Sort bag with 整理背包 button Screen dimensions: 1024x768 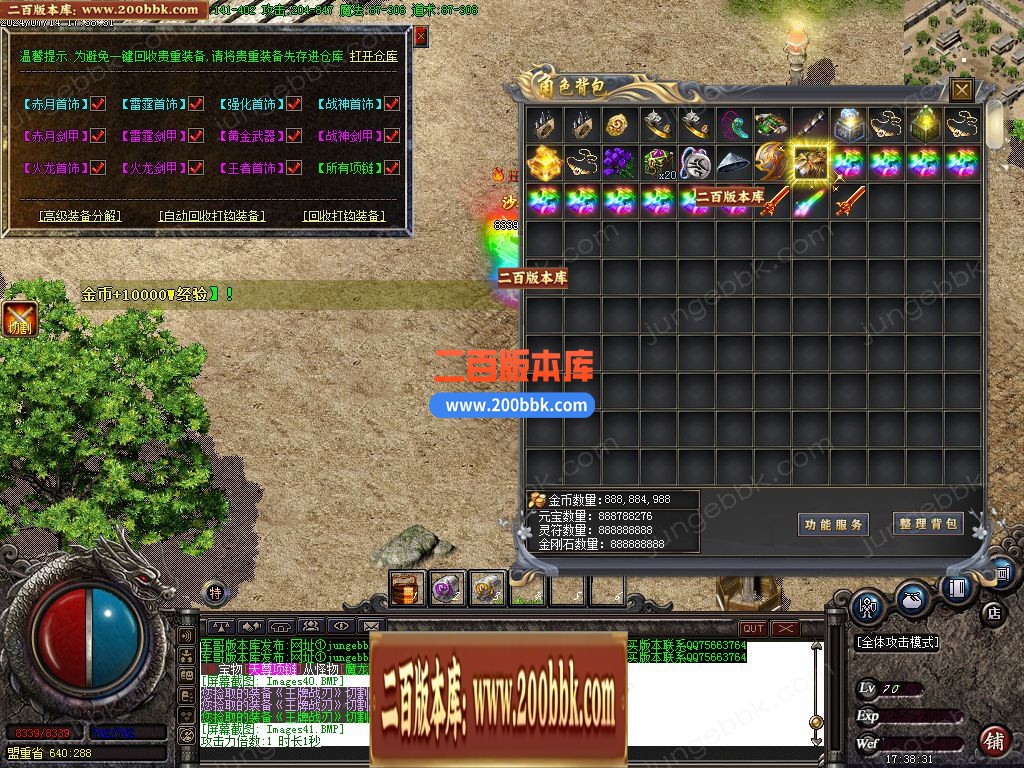(x=928, y=524)
